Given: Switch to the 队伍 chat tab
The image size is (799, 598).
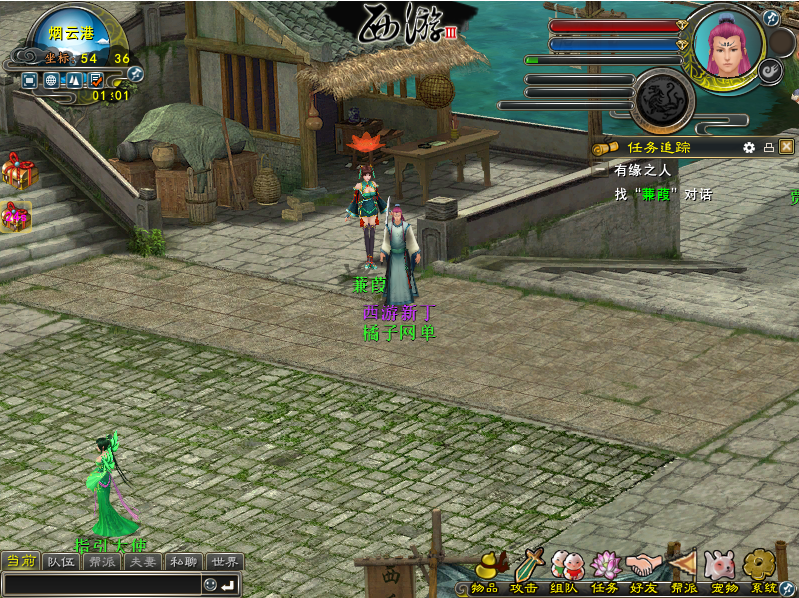Looking at the screenshot, I should pyautogui.click(x=62, y=561).
